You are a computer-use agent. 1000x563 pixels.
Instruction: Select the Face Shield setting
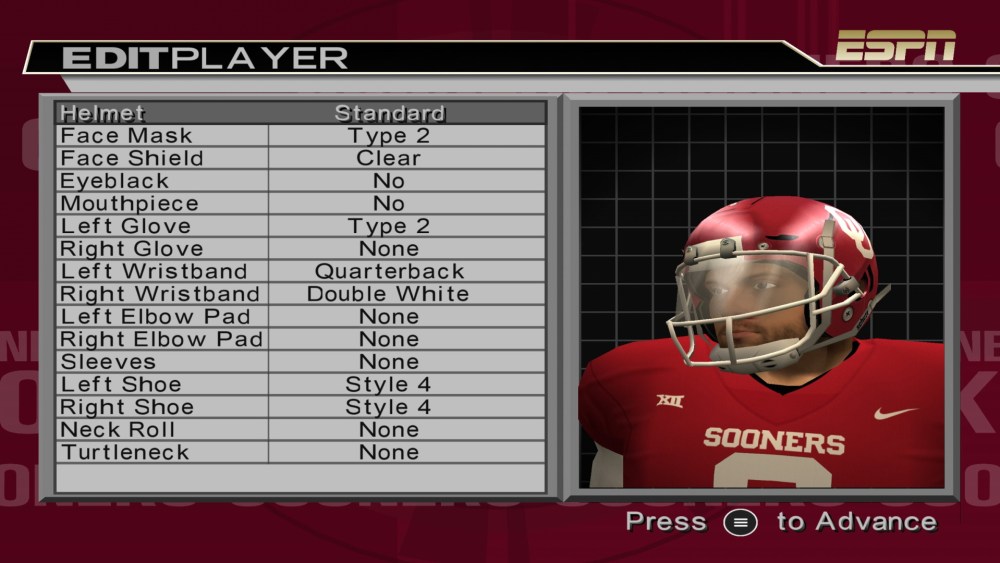coord(300,158)
